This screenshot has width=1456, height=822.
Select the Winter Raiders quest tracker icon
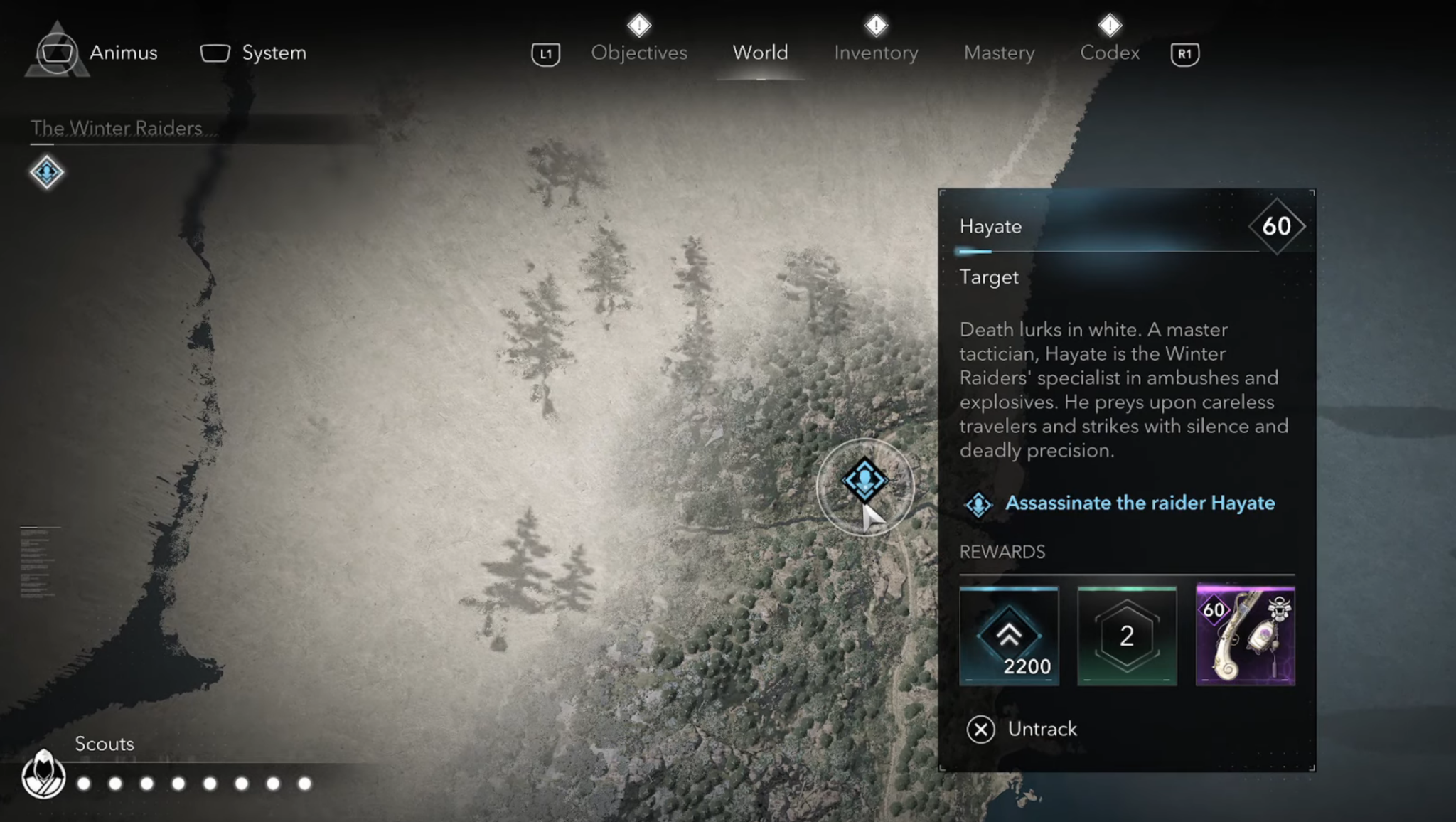click(x=46, y=171)
